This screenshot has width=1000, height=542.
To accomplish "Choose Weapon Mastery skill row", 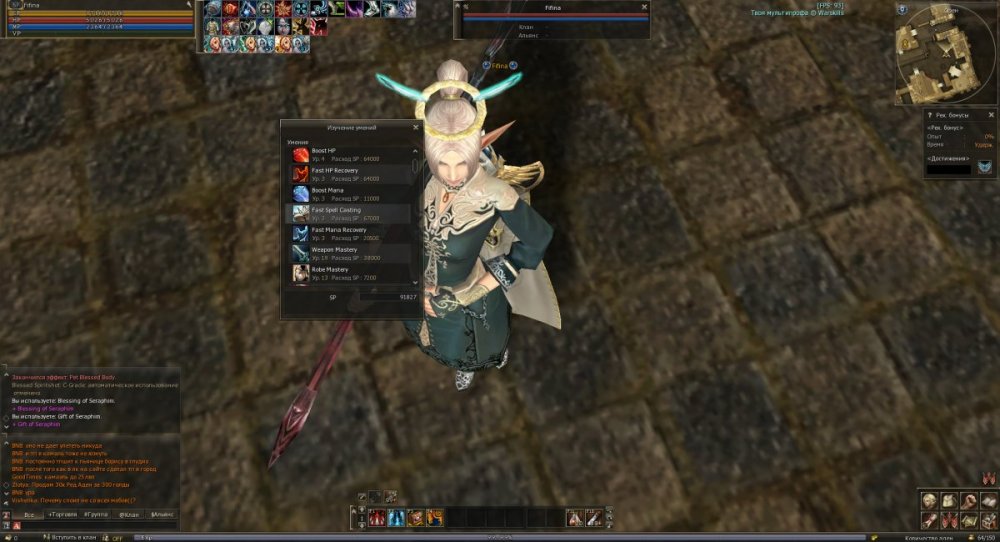I will coord(350,253).
